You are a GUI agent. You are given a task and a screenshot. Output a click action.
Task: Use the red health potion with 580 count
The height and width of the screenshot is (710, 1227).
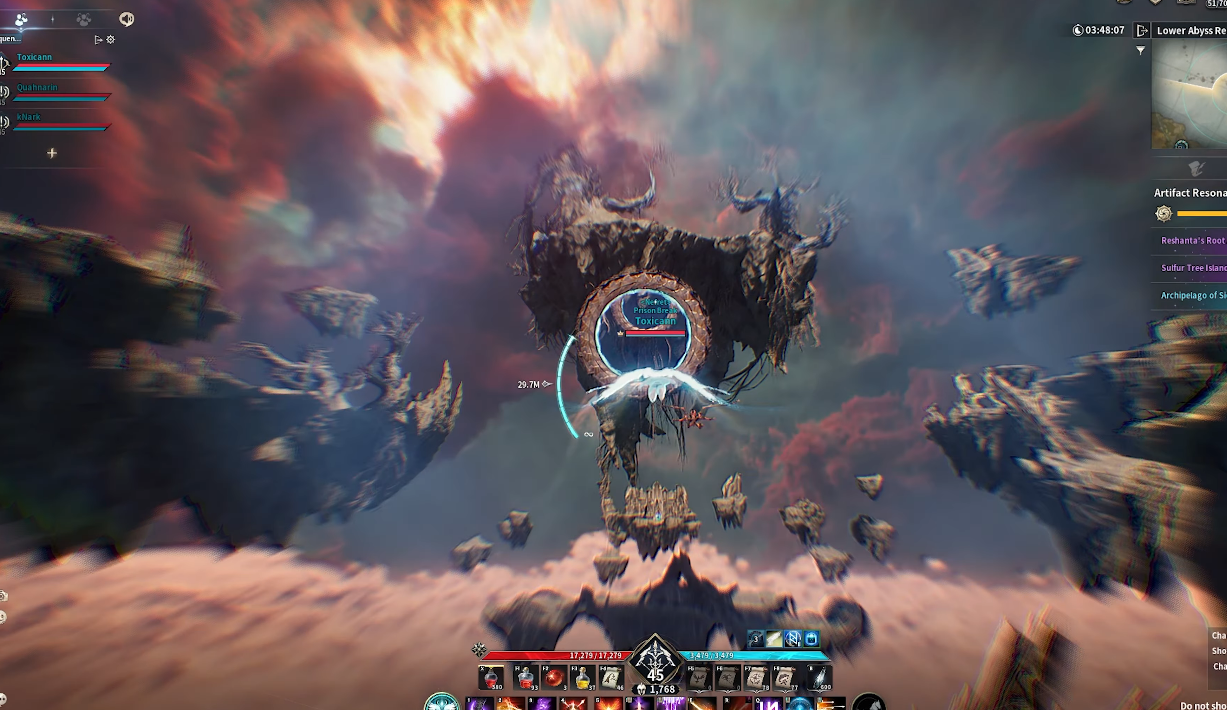tap(492, 679)
